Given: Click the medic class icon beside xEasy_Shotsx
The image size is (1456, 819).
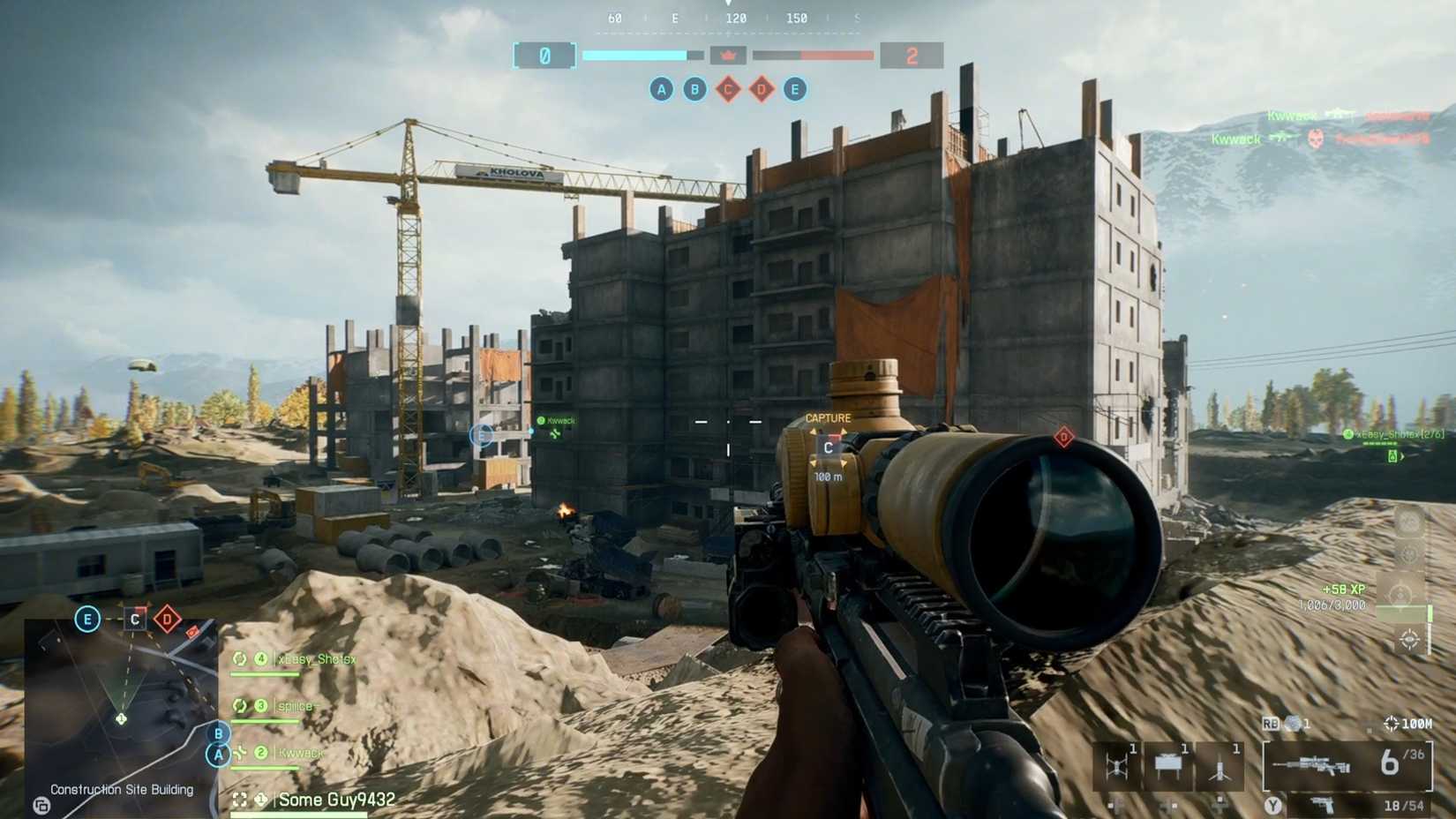Looking at the screenshot, I should (240, 658).
